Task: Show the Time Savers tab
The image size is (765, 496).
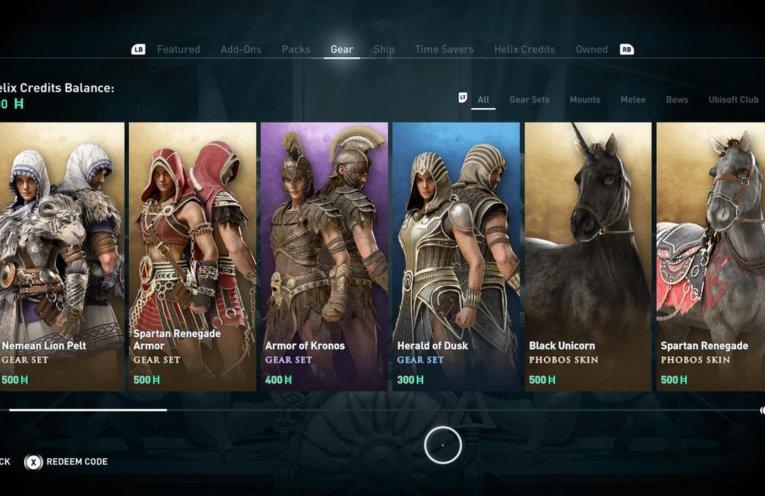Action: [444, 49]
